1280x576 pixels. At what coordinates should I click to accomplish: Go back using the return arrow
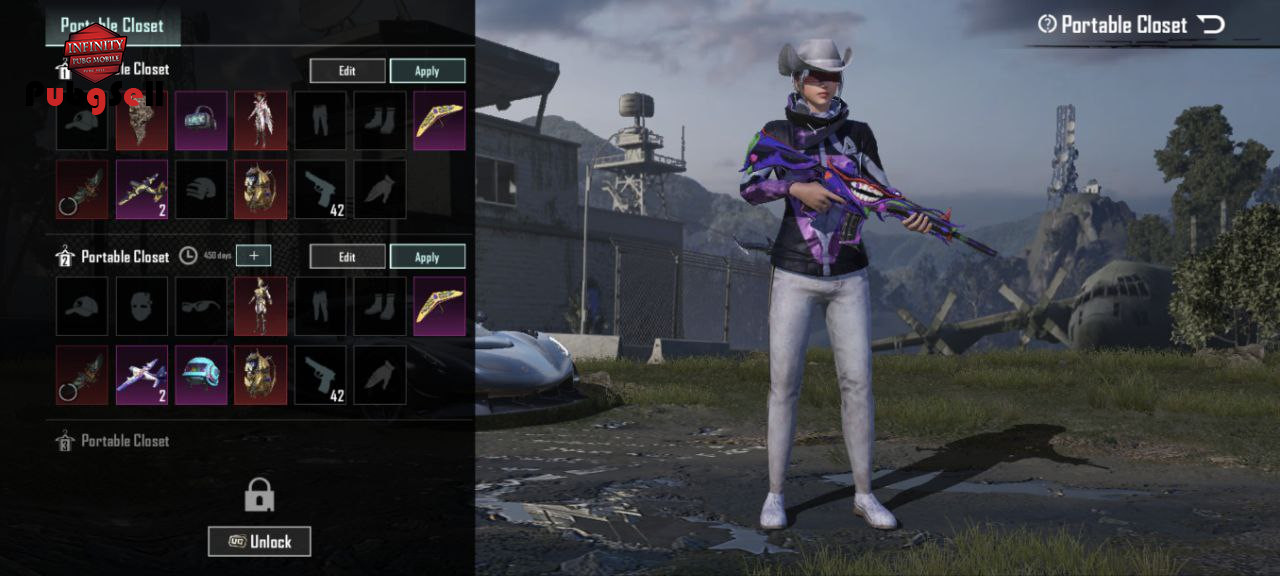(1211, 25)
